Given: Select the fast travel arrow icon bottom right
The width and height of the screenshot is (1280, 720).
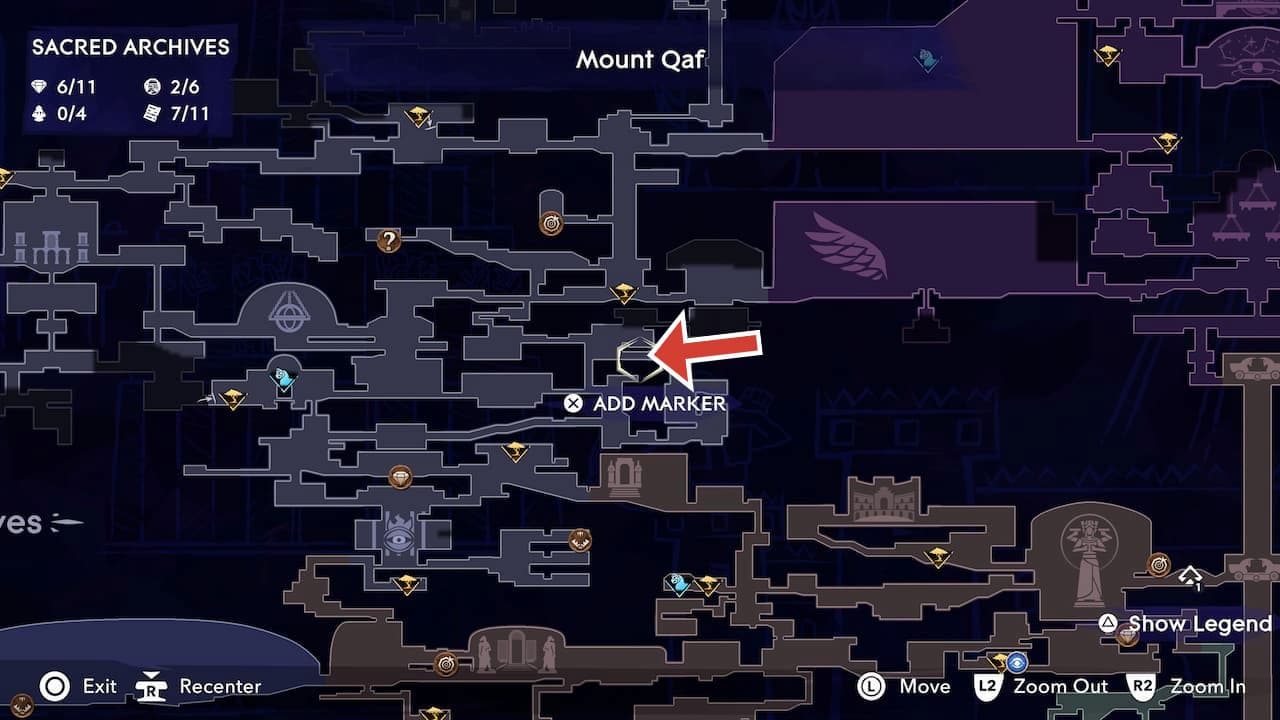Looking at the screenshot, I should (x=1189, y=576).
